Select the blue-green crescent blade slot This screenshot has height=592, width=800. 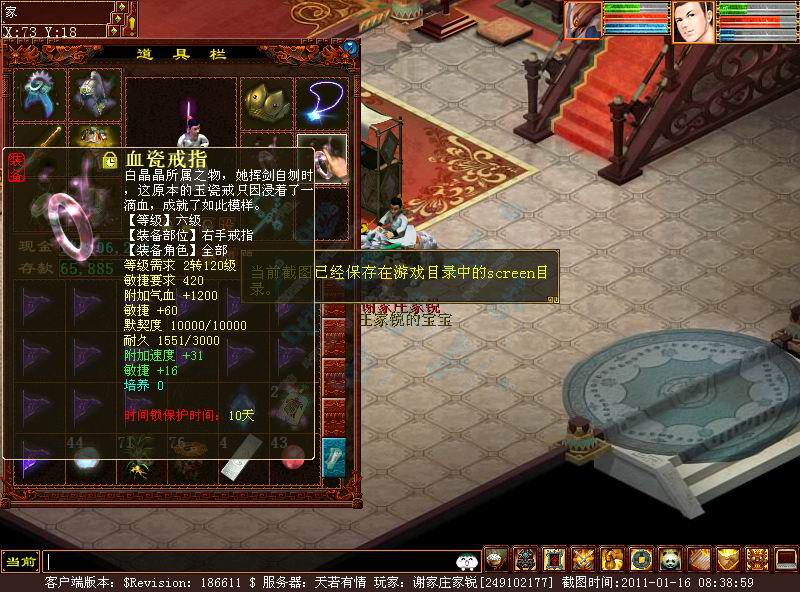[x=40, y=94]
